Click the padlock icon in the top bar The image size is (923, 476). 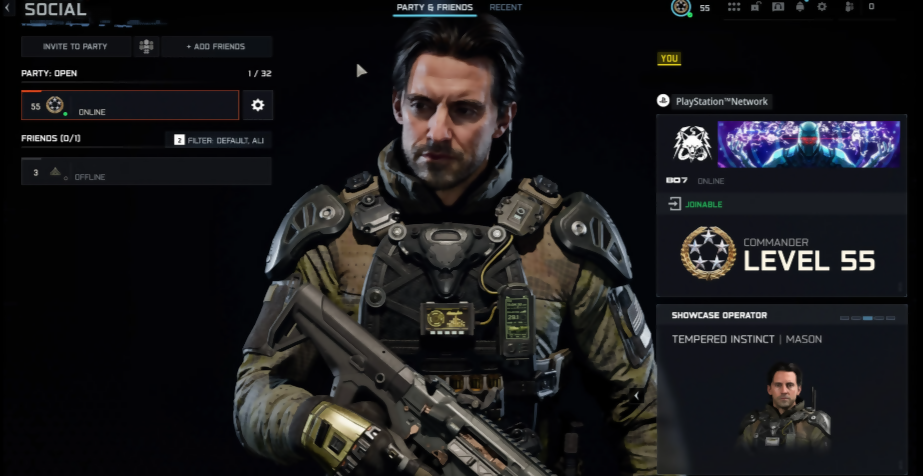click(x=756, y=7)
